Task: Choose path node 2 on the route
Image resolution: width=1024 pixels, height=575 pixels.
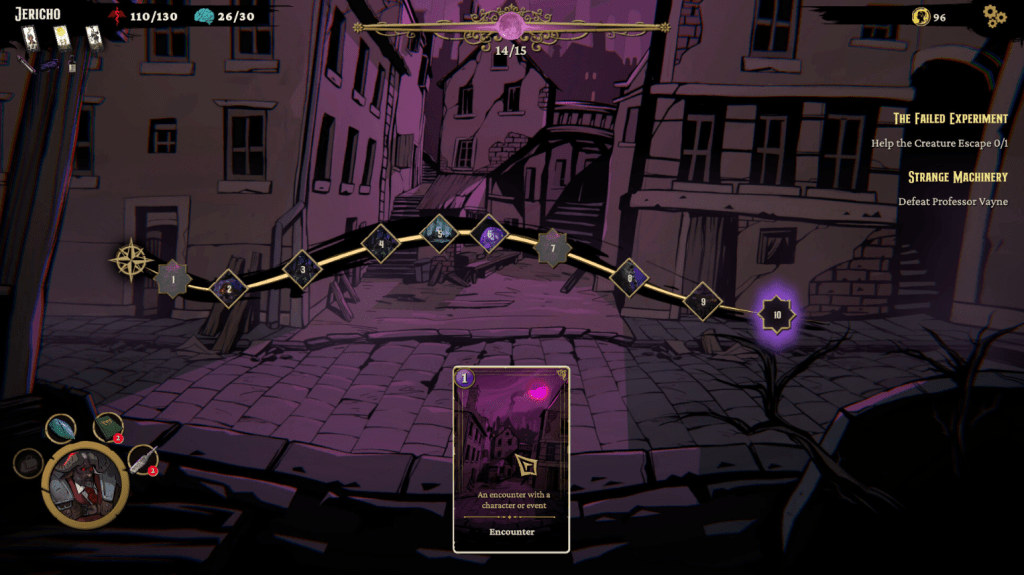Action: [229, 289]
